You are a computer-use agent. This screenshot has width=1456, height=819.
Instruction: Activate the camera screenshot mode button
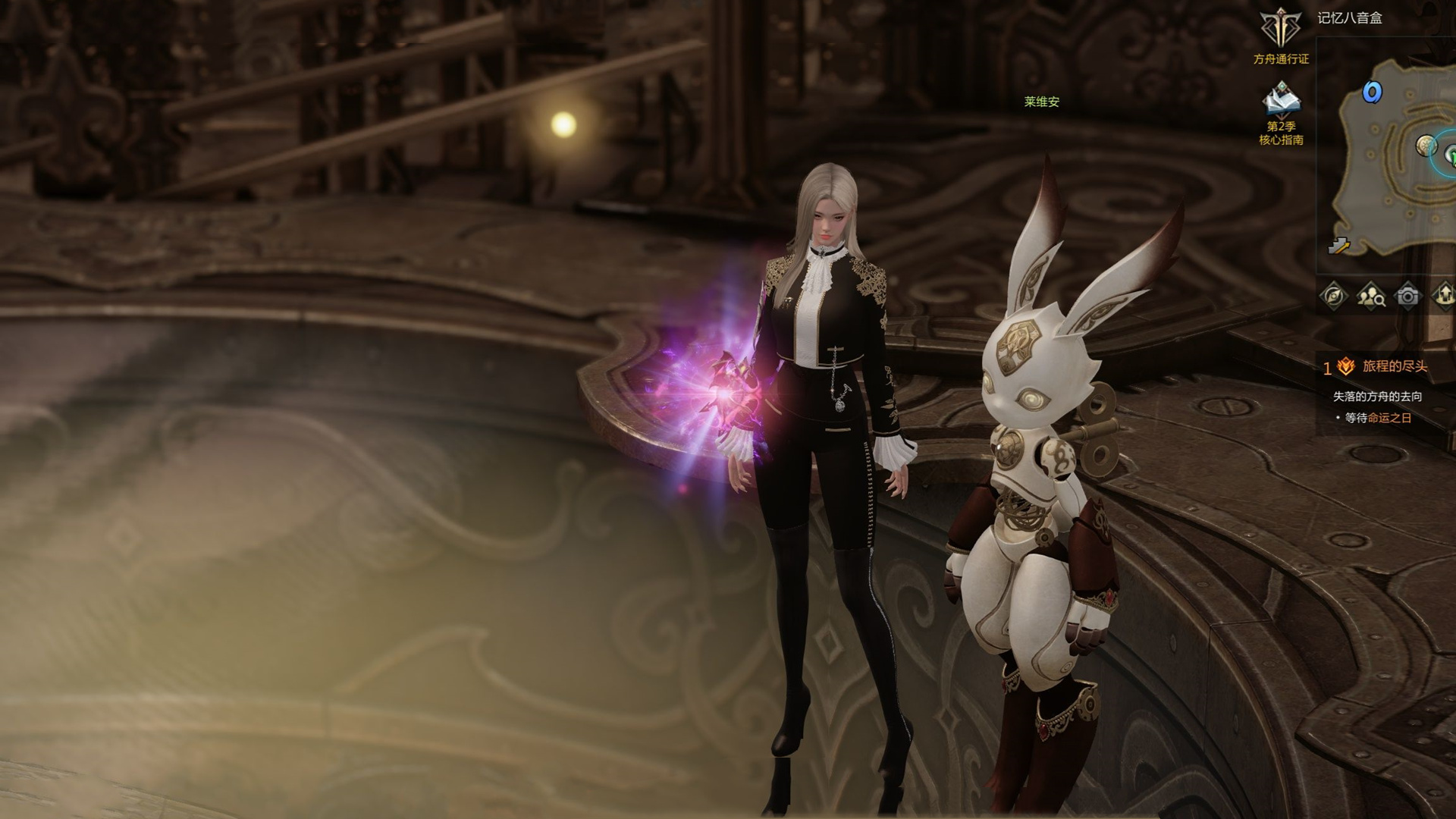coord(1407,296)
